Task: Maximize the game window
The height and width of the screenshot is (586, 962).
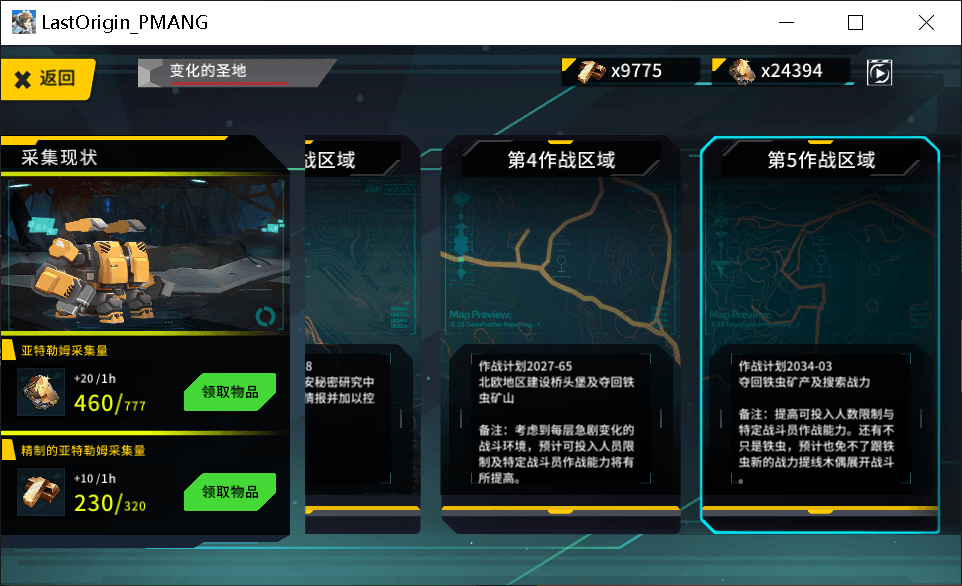Action: click(x=855, y=22)
